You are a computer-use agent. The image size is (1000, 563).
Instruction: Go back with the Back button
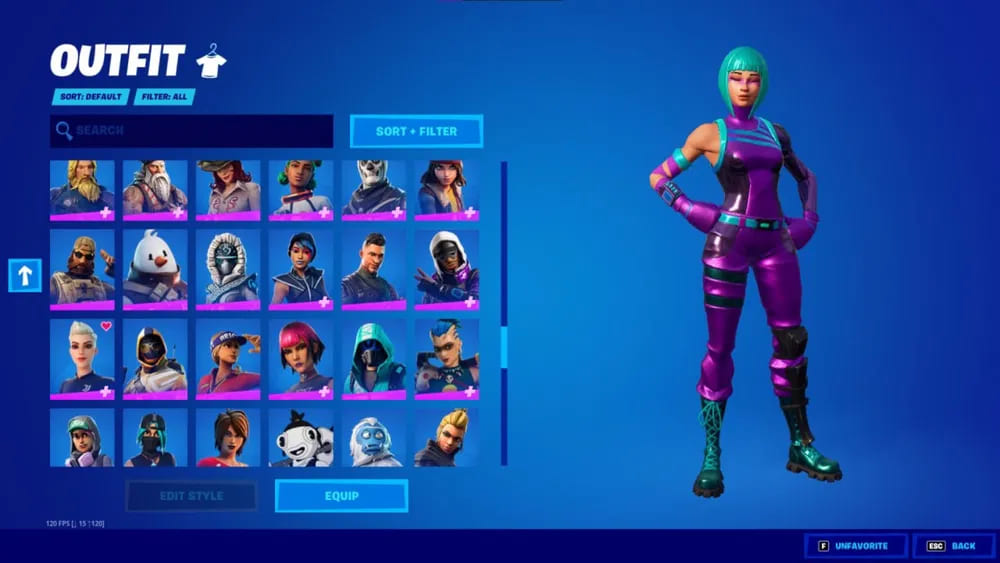[953, 546]
